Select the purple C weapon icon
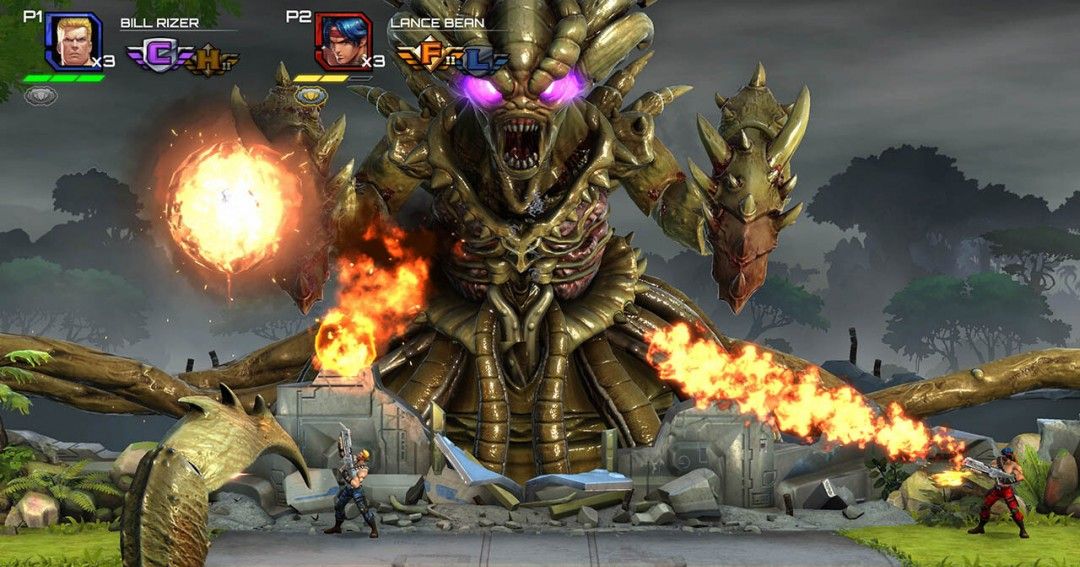The height and width of the screenshot is (567, 1080). (x=154, y=56)
